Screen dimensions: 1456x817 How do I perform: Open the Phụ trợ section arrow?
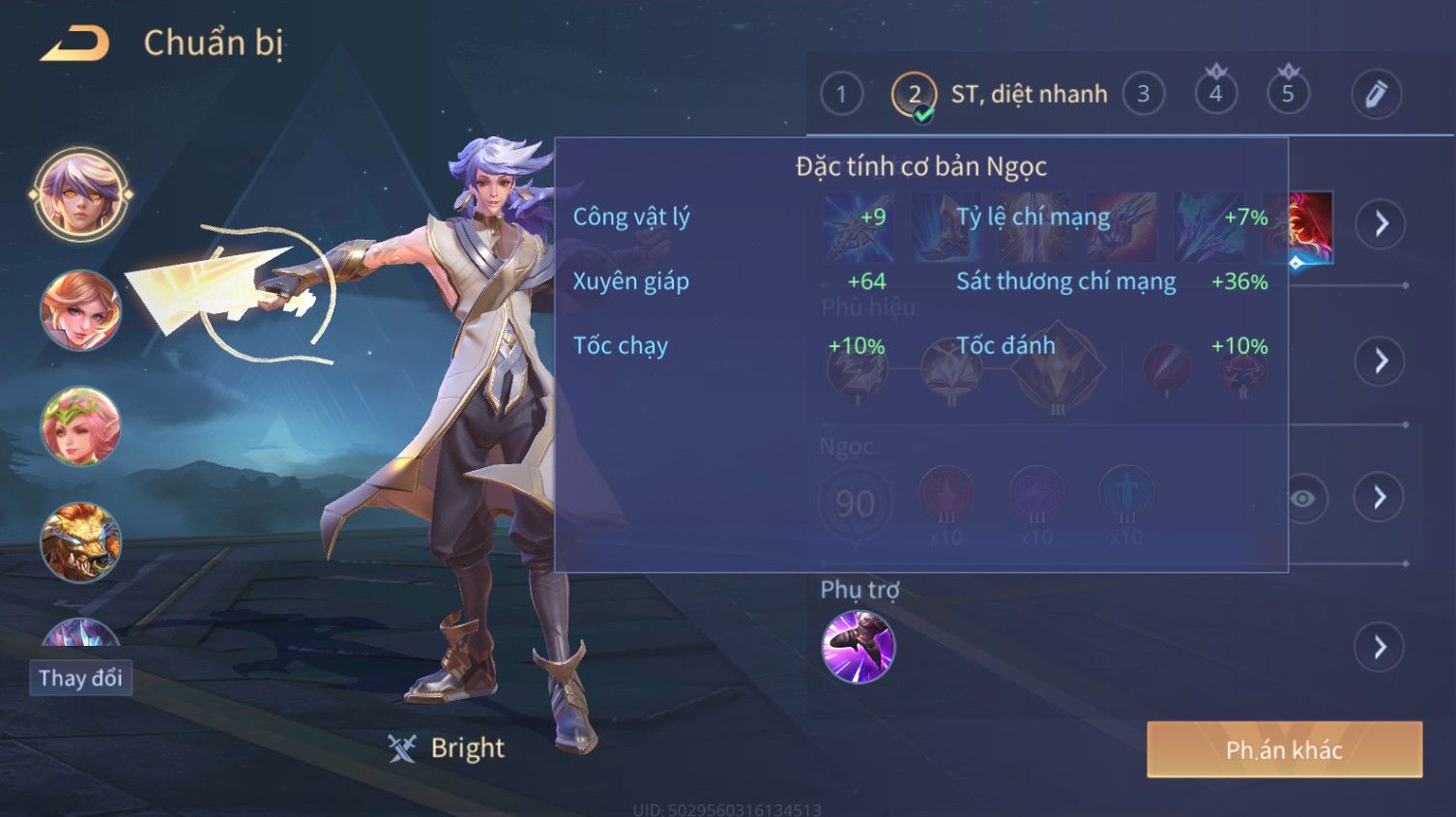pyautogui.click(x=1380, y=647)
